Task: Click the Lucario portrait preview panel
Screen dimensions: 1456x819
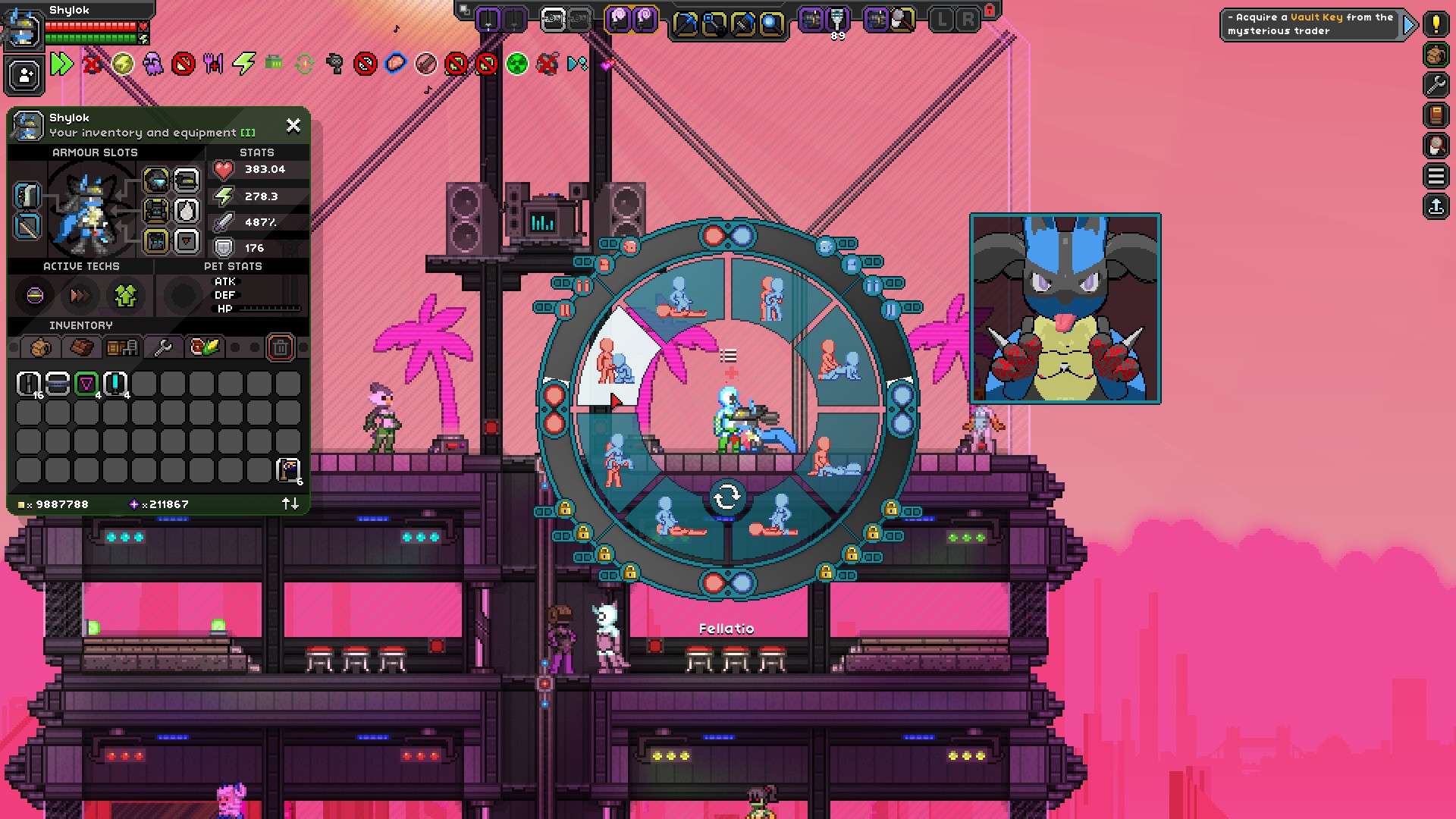Action: pos(1065,307)
